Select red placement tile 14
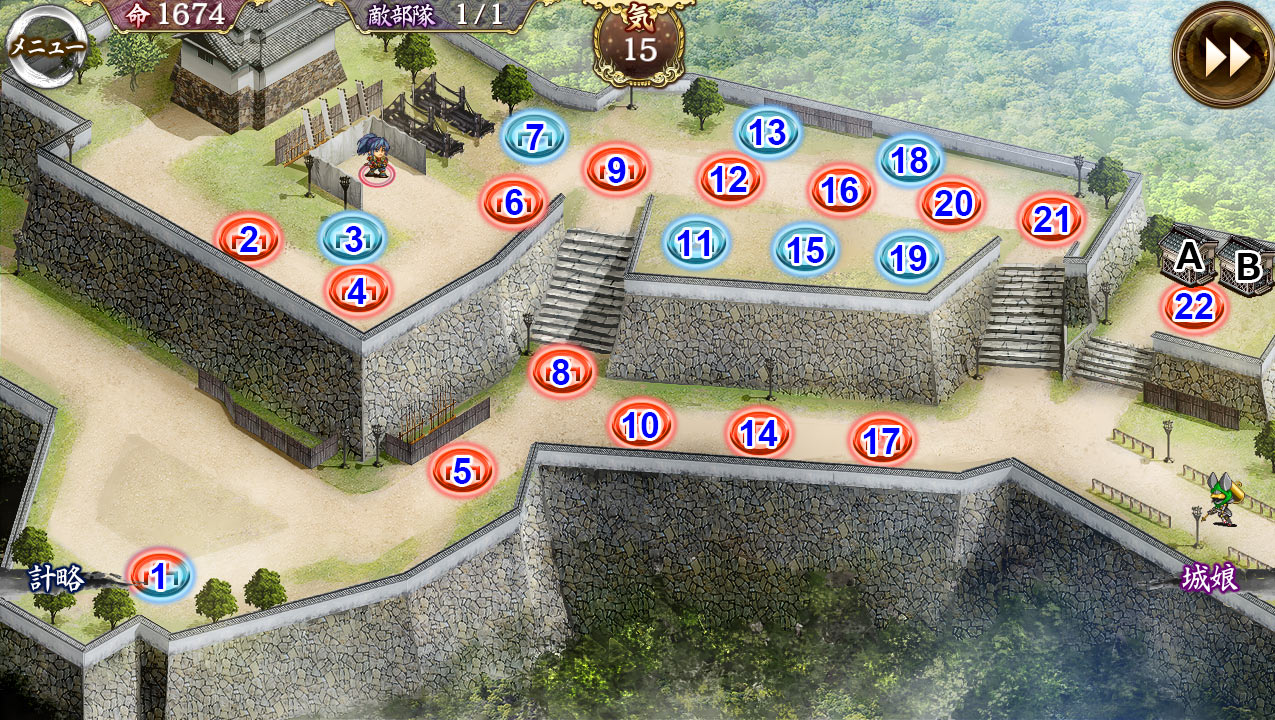 pos(759,433)
